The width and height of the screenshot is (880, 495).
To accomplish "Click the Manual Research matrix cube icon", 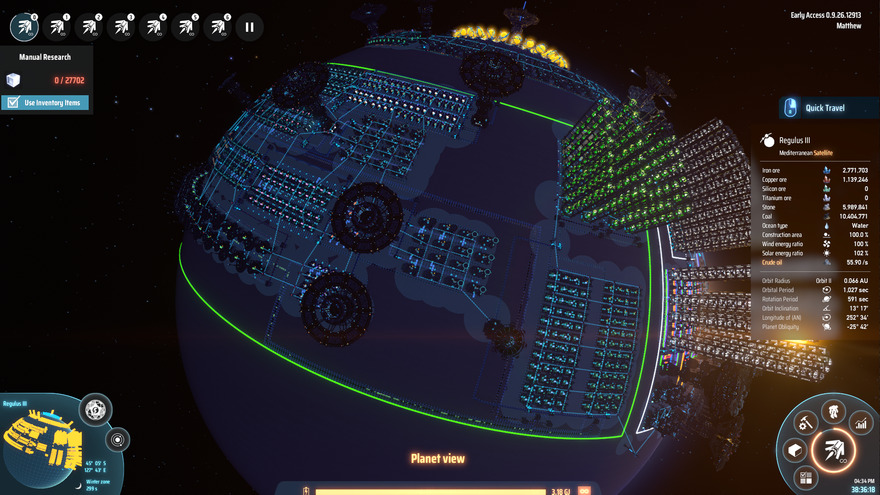I will [13, 80].
